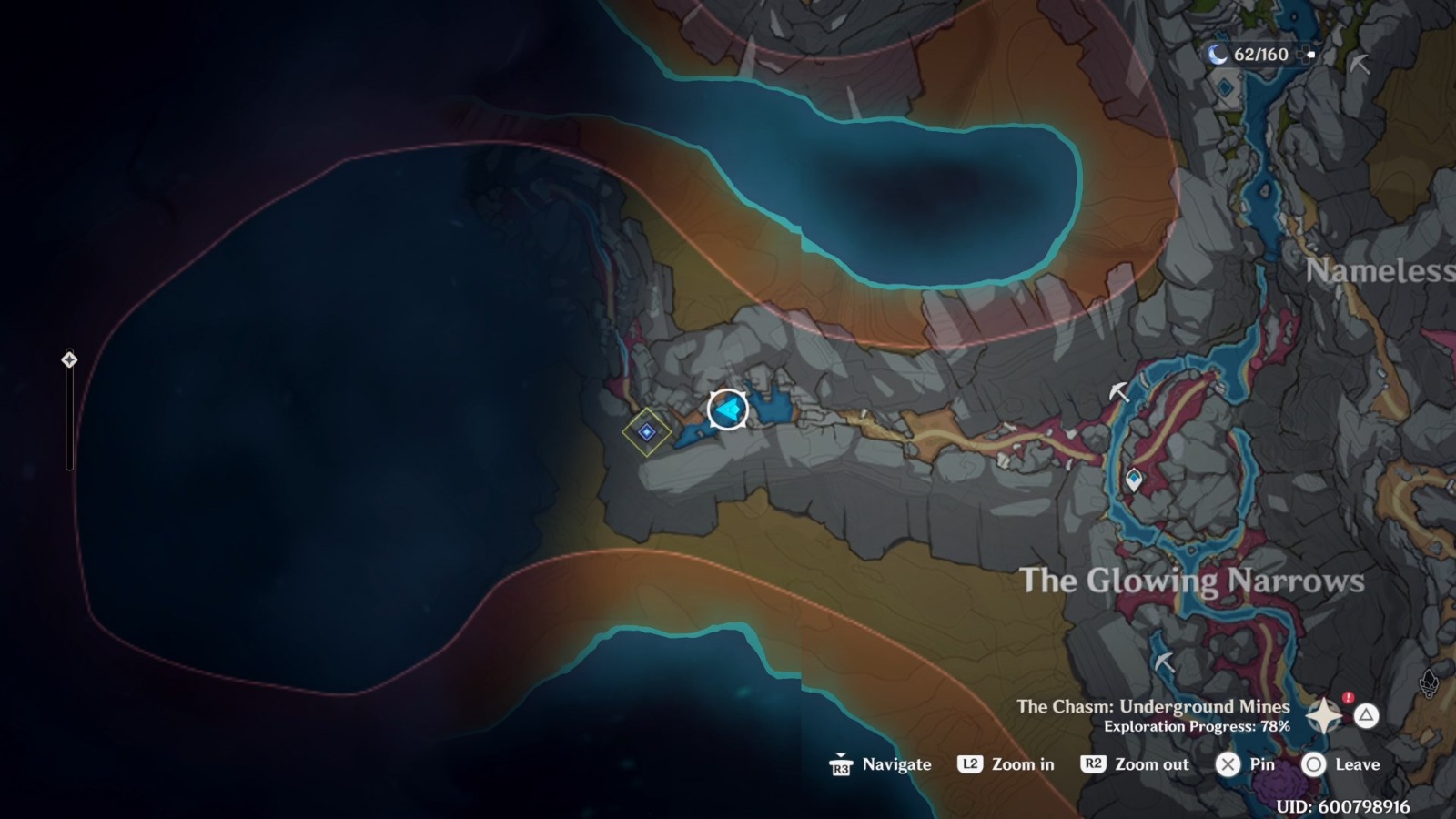Click the player location marker on the map
1456x819 pixels.
[728, 409]
